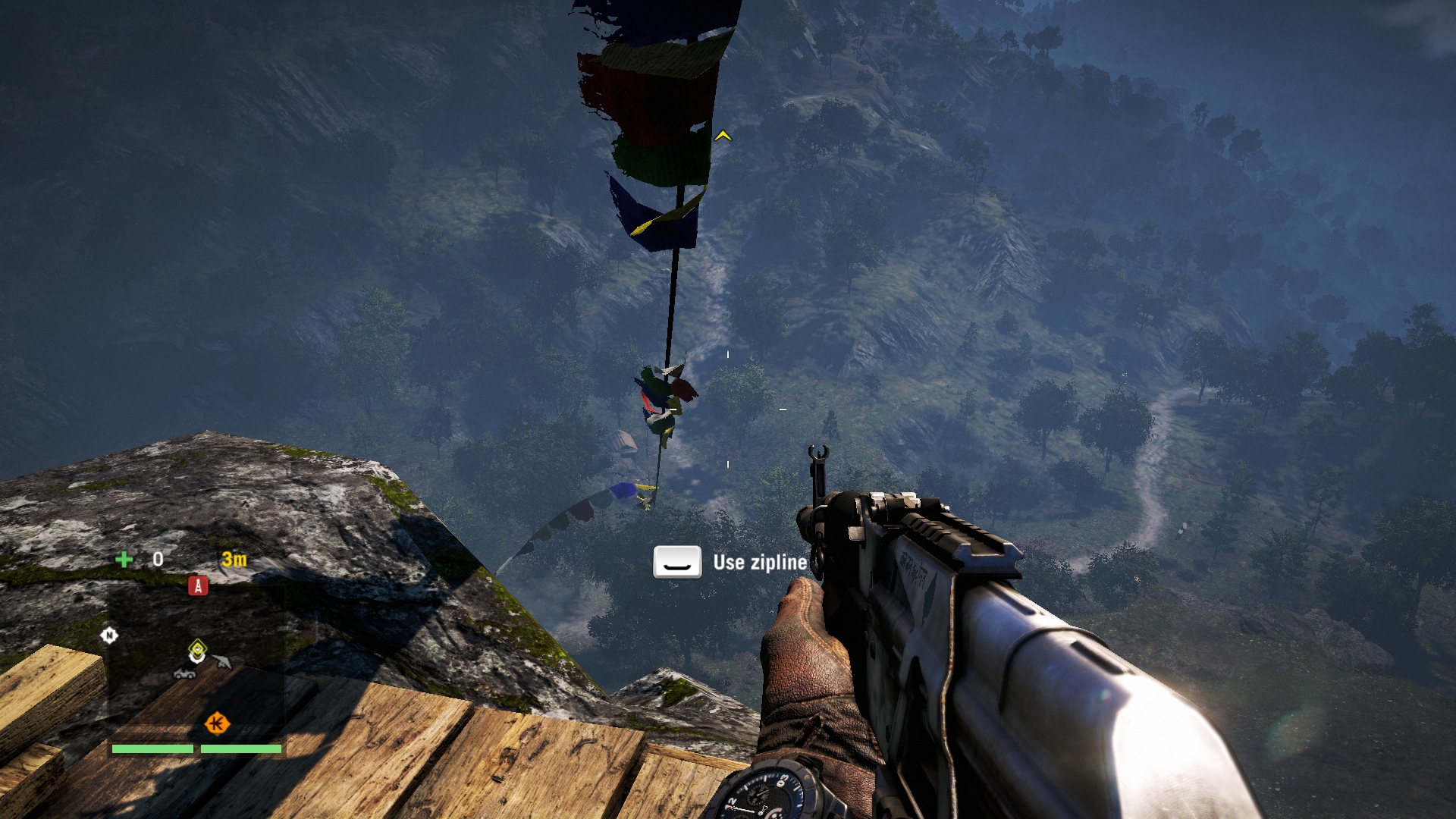Image resolution: width=1456 pixels, height=819 pixels.
Task: Click the orange karma event marker
Action: point(217,723)
